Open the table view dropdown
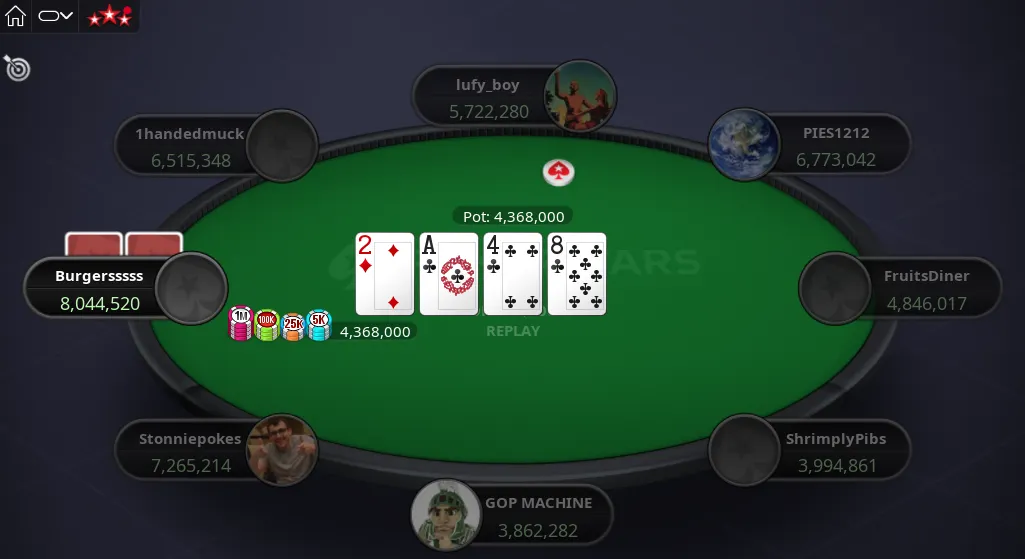This screenshot has height=559, width=1025. click(x=56, y=16)
